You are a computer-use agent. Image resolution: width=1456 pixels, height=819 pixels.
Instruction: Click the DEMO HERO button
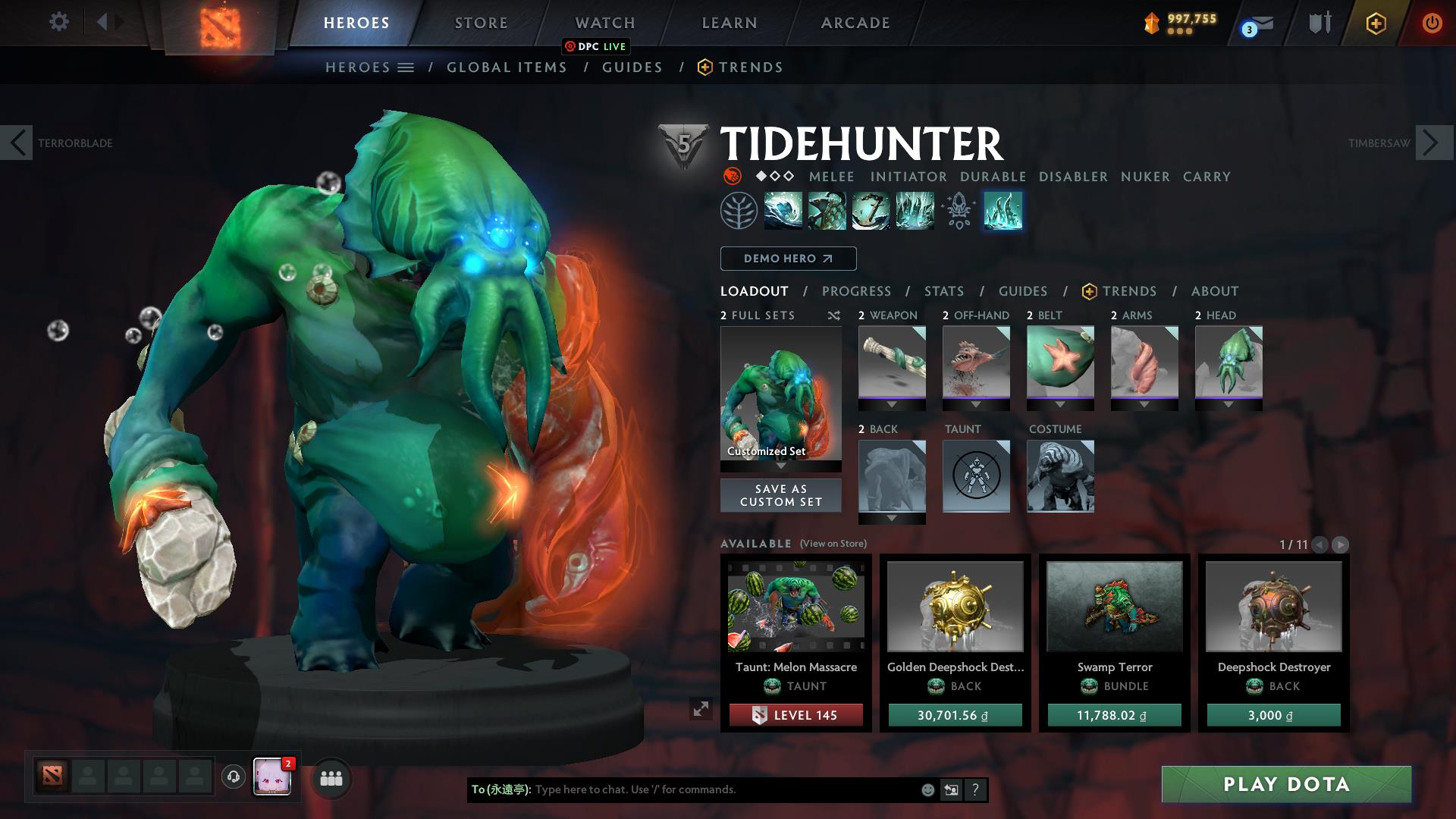pos(788,259)
